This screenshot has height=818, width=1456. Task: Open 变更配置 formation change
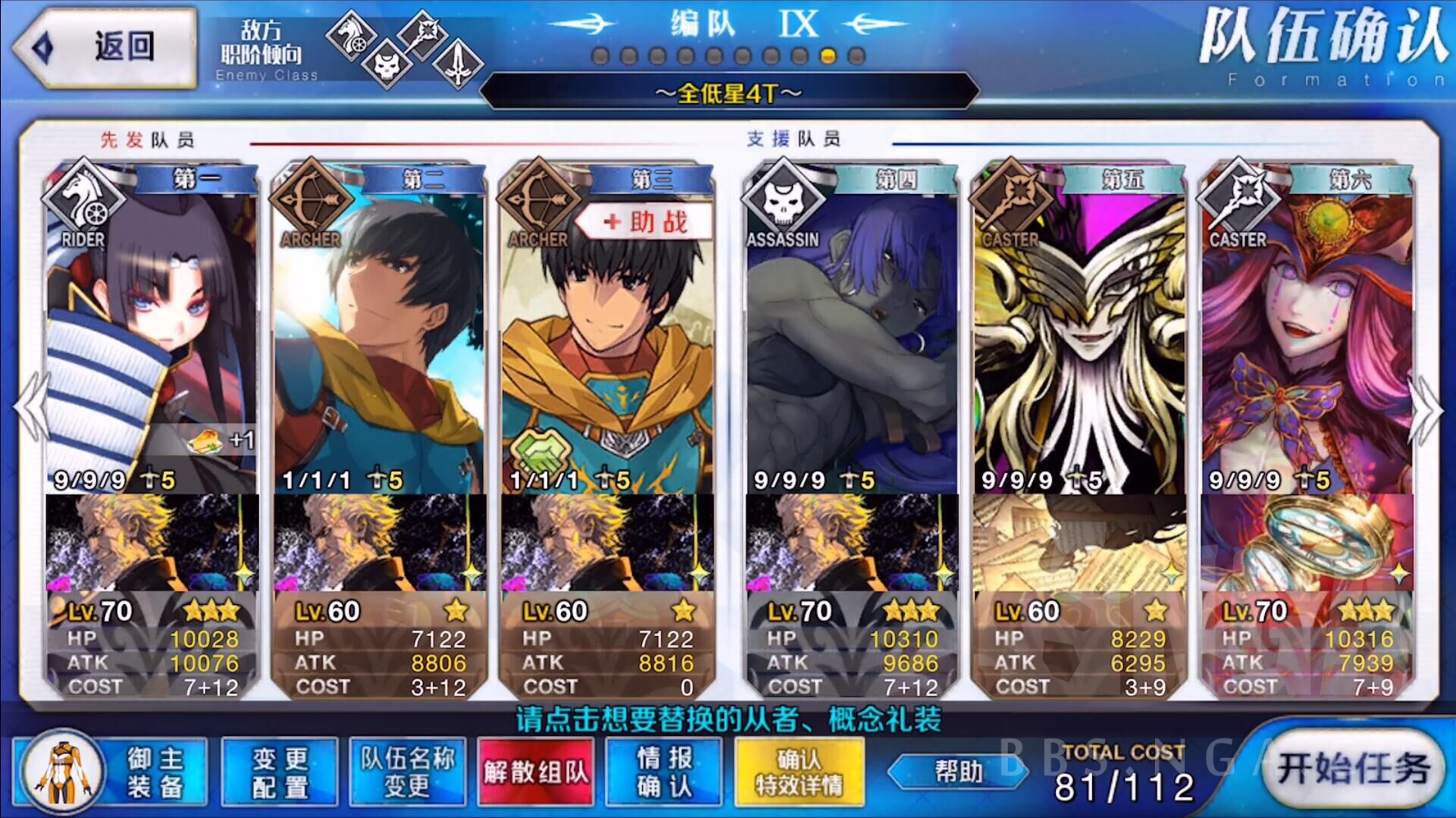coord(280,772)
